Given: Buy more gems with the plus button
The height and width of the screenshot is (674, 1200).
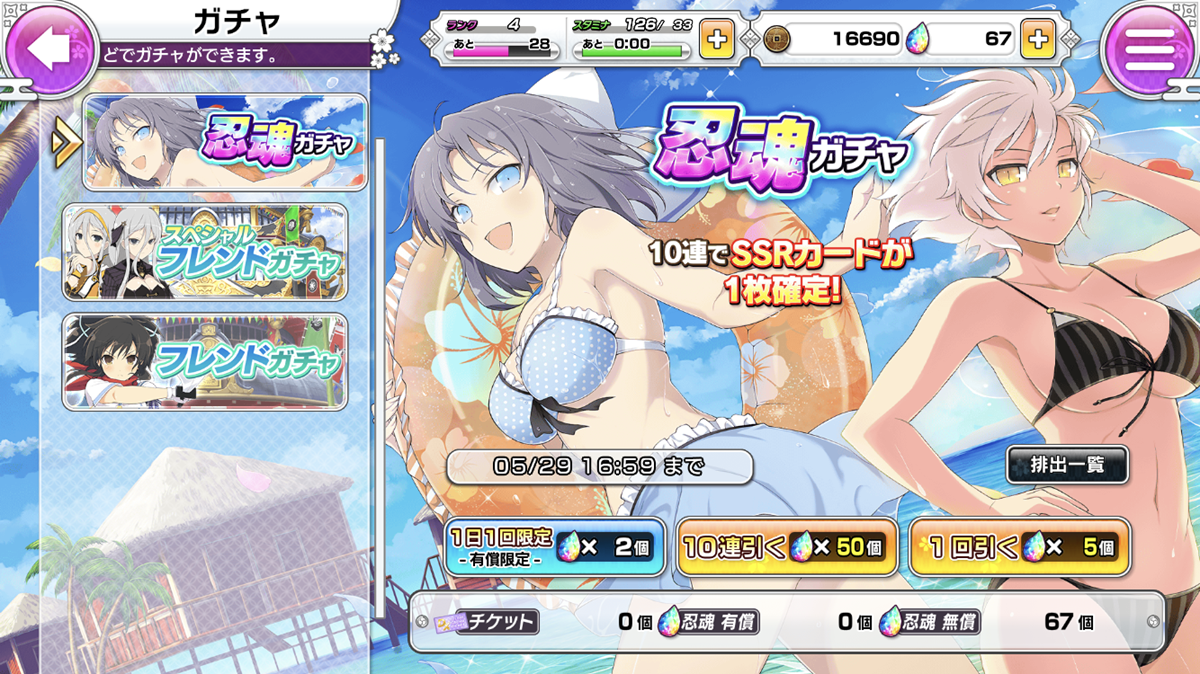Looking at the screenshot, I should click(x=1038, y=40).
